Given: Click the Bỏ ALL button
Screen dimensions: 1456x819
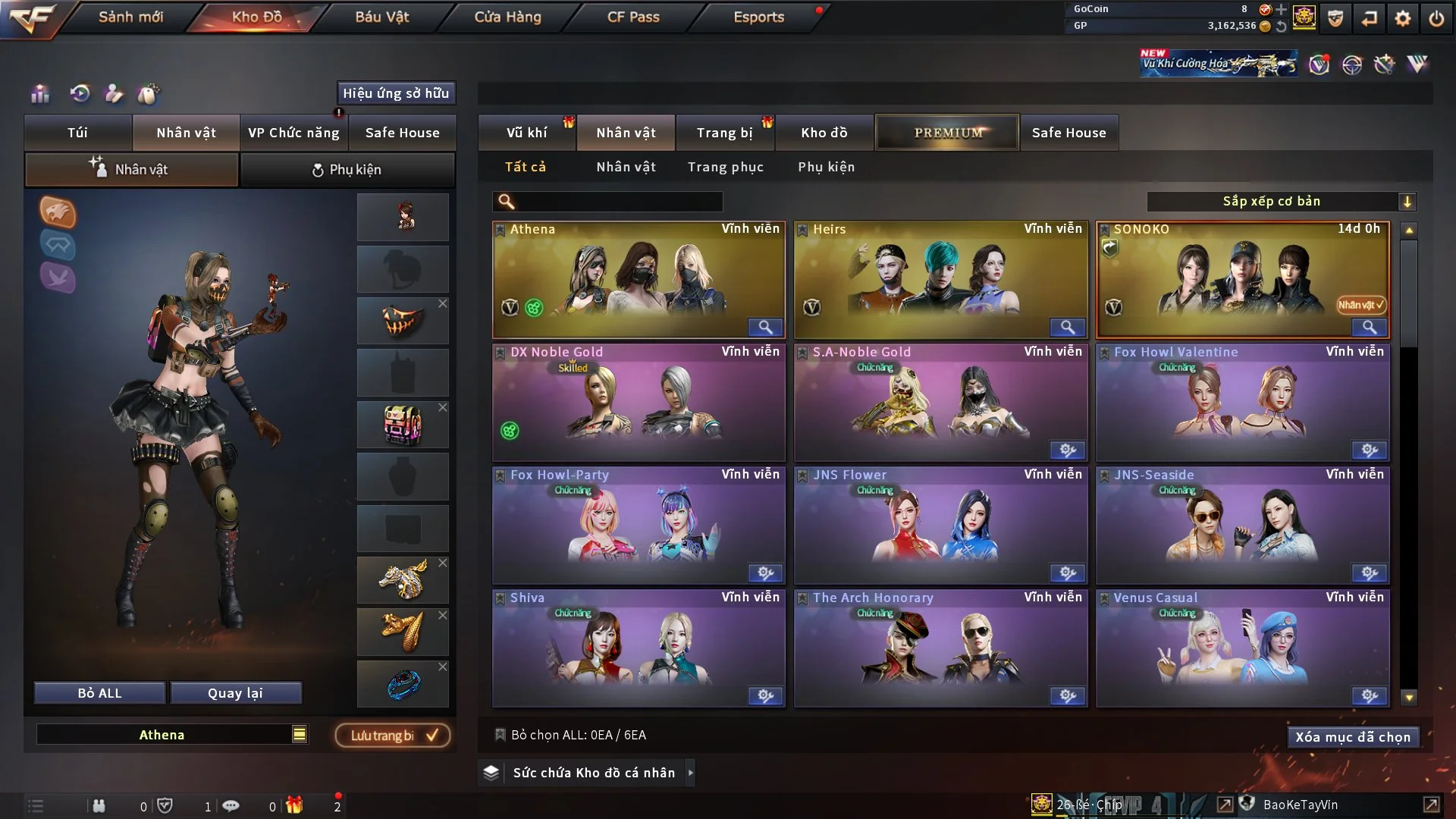Looking at the screenshot, I should click(99, 693).
